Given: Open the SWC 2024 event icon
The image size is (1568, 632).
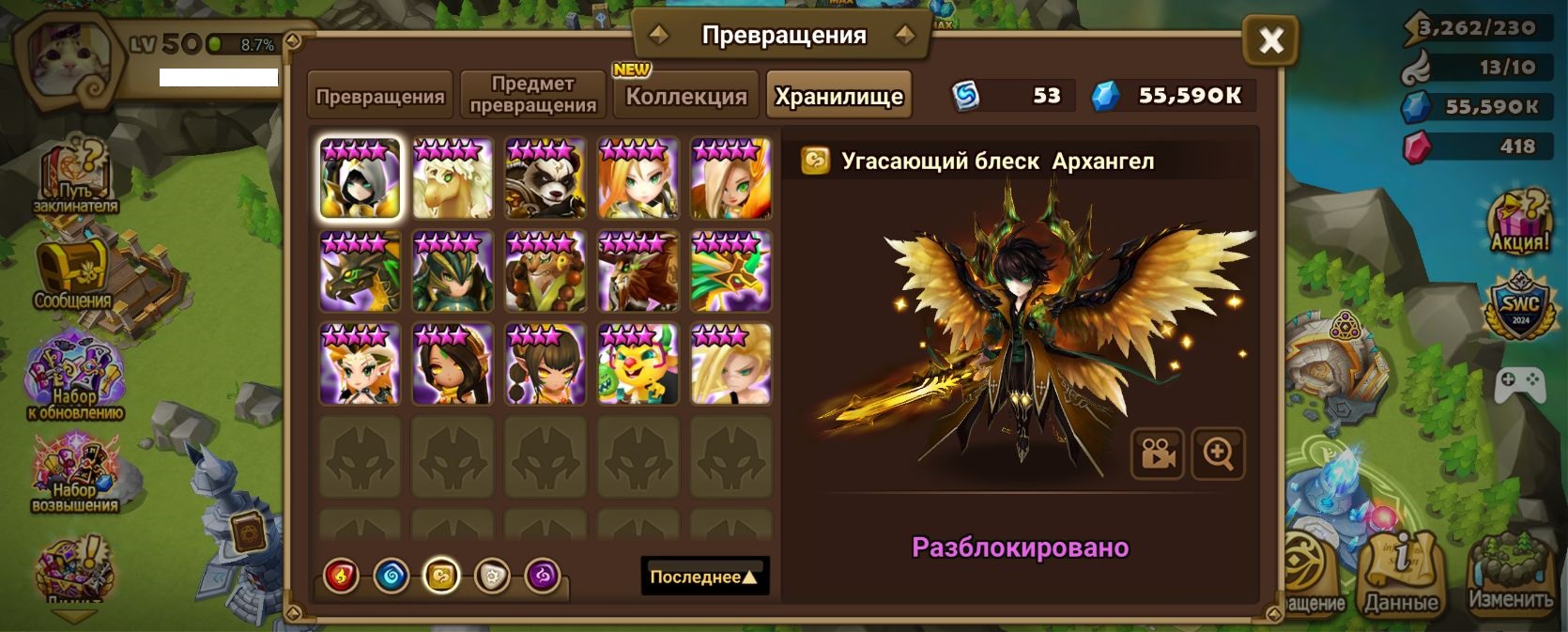Looking at the screenshot, I should 1519,307.
